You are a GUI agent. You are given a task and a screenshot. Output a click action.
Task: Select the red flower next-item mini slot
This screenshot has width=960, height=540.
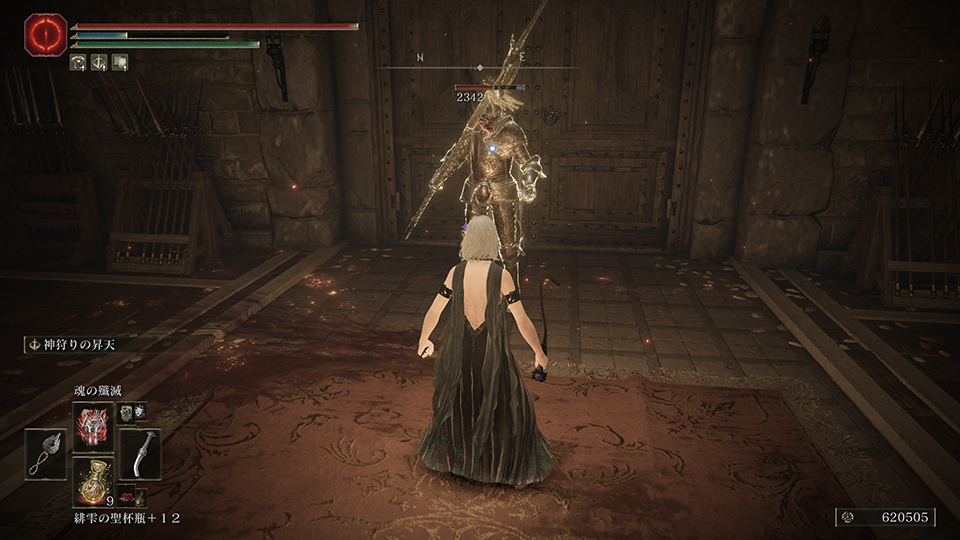[x=128, y=496]
